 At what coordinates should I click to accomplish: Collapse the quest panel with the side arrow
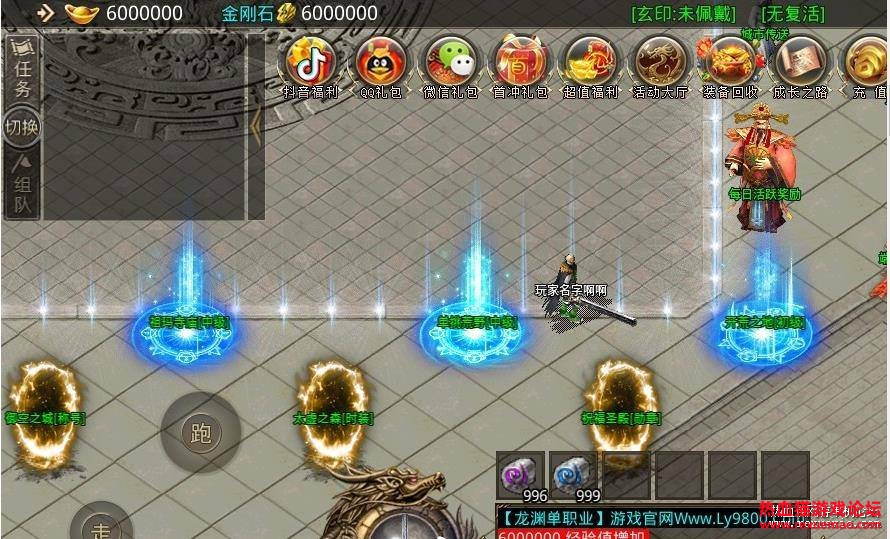256,125
